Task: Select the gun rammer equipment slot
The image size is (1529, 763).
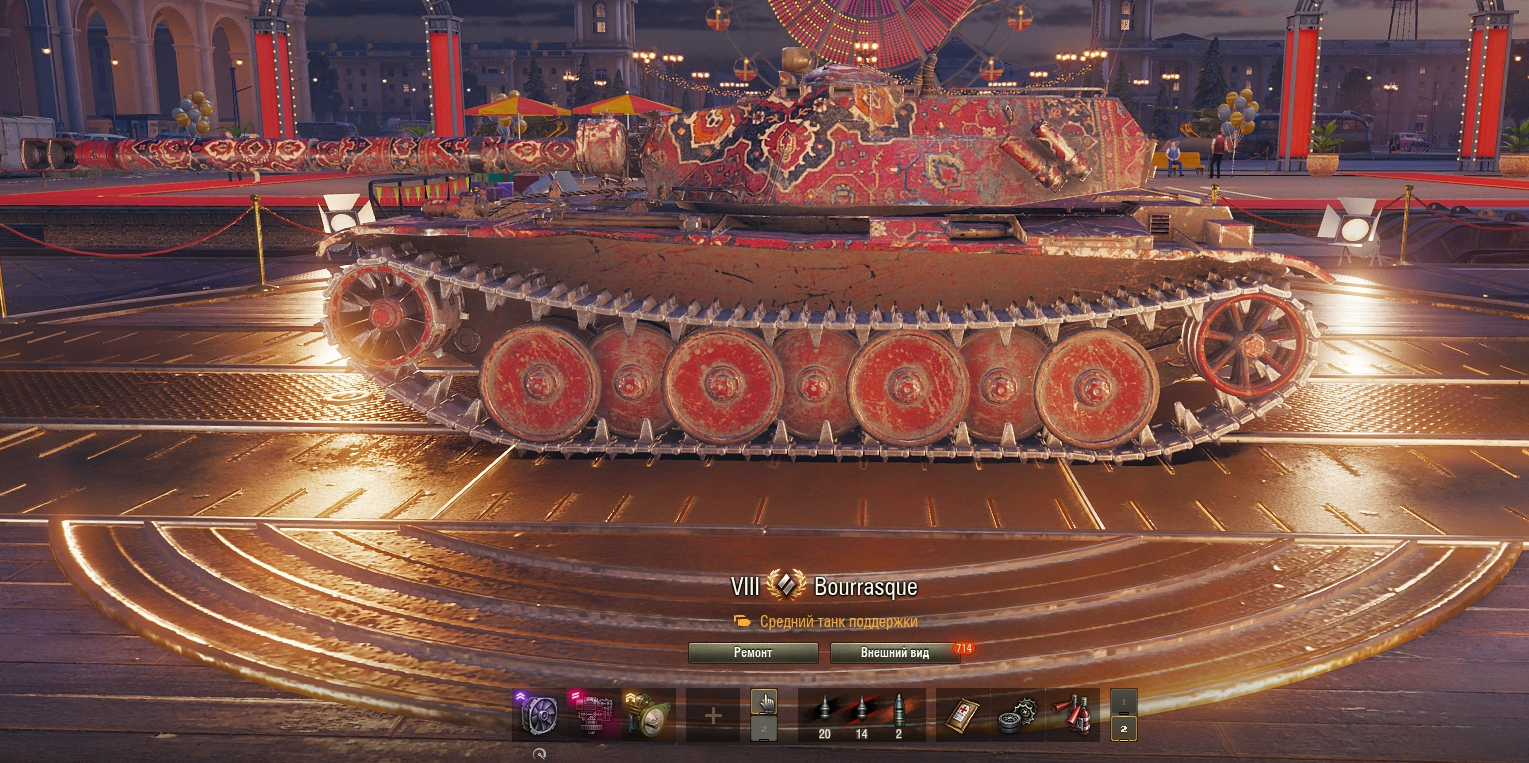Action: click(648, 714)
